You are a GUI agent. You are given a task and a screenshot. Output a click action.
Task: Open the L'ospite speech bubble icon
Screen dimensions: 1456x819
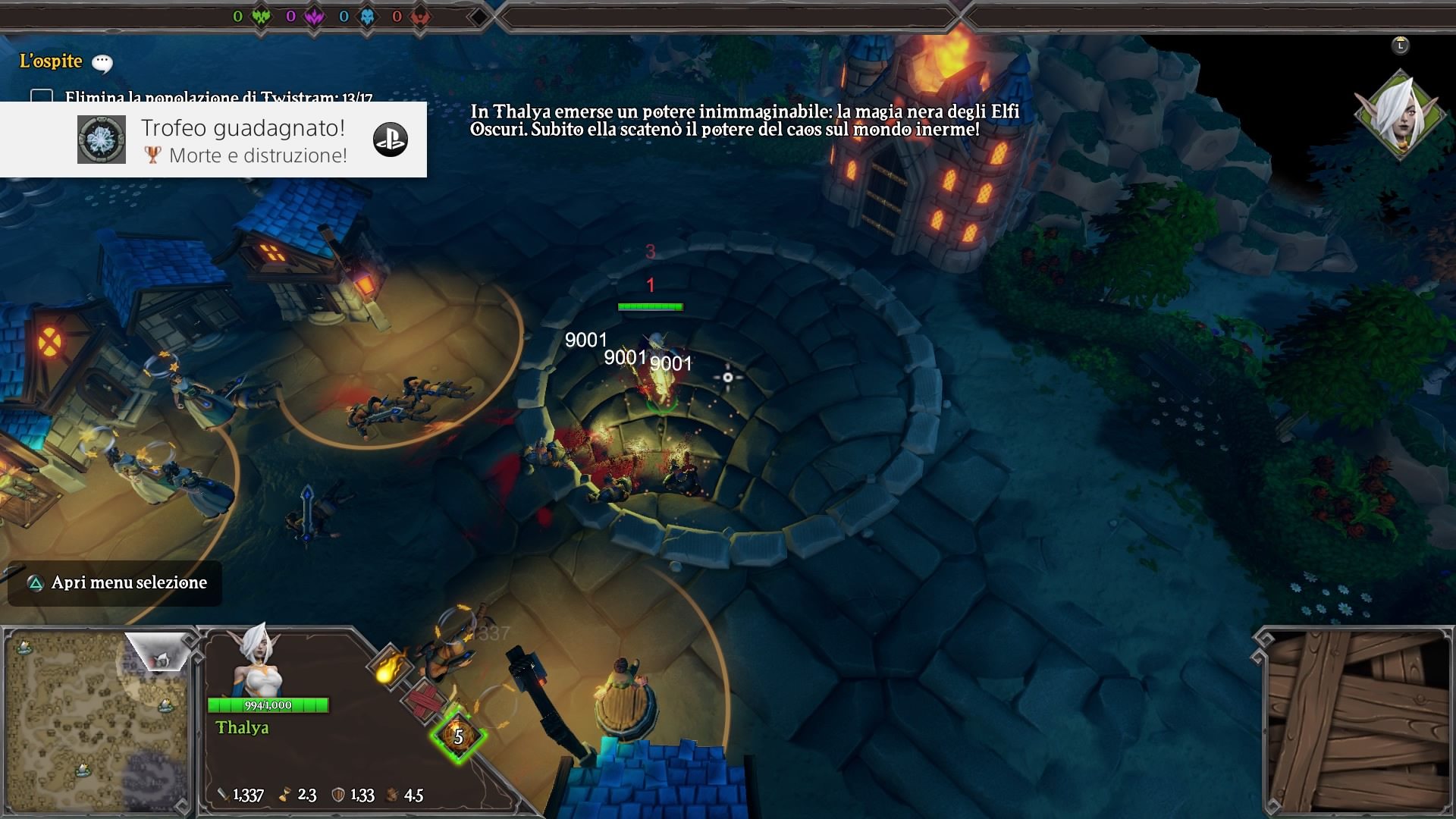102,63
